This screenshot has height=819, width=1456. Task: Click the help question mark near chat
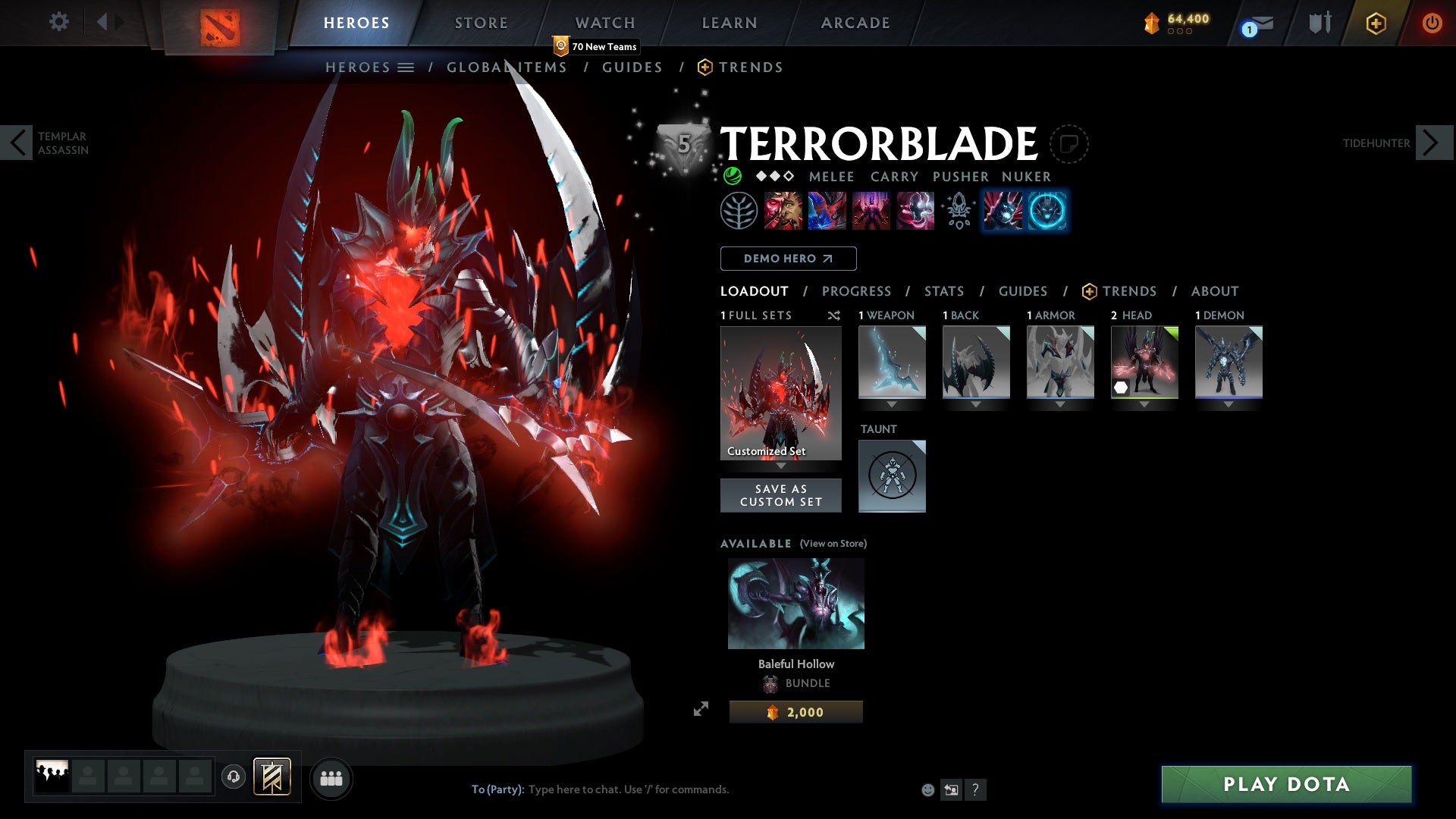975,789
